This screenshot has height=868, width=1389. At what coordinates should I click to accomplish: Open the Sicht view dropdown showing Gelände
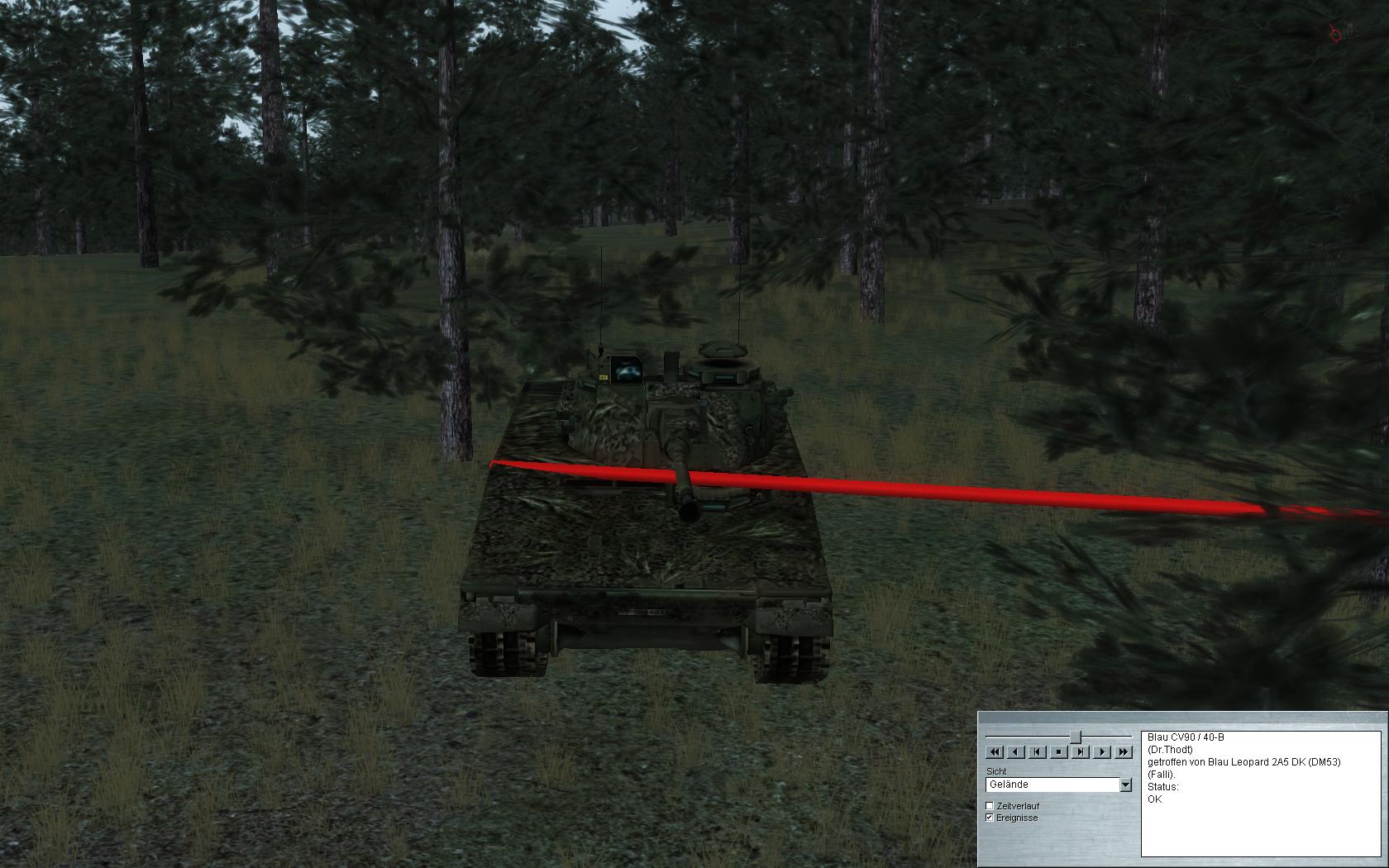1125,785
